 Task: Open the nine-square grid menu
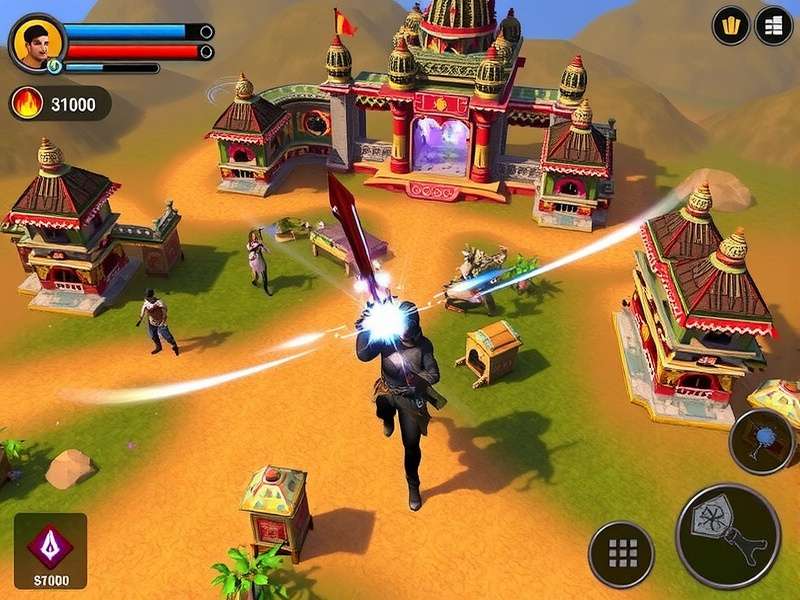621,554
